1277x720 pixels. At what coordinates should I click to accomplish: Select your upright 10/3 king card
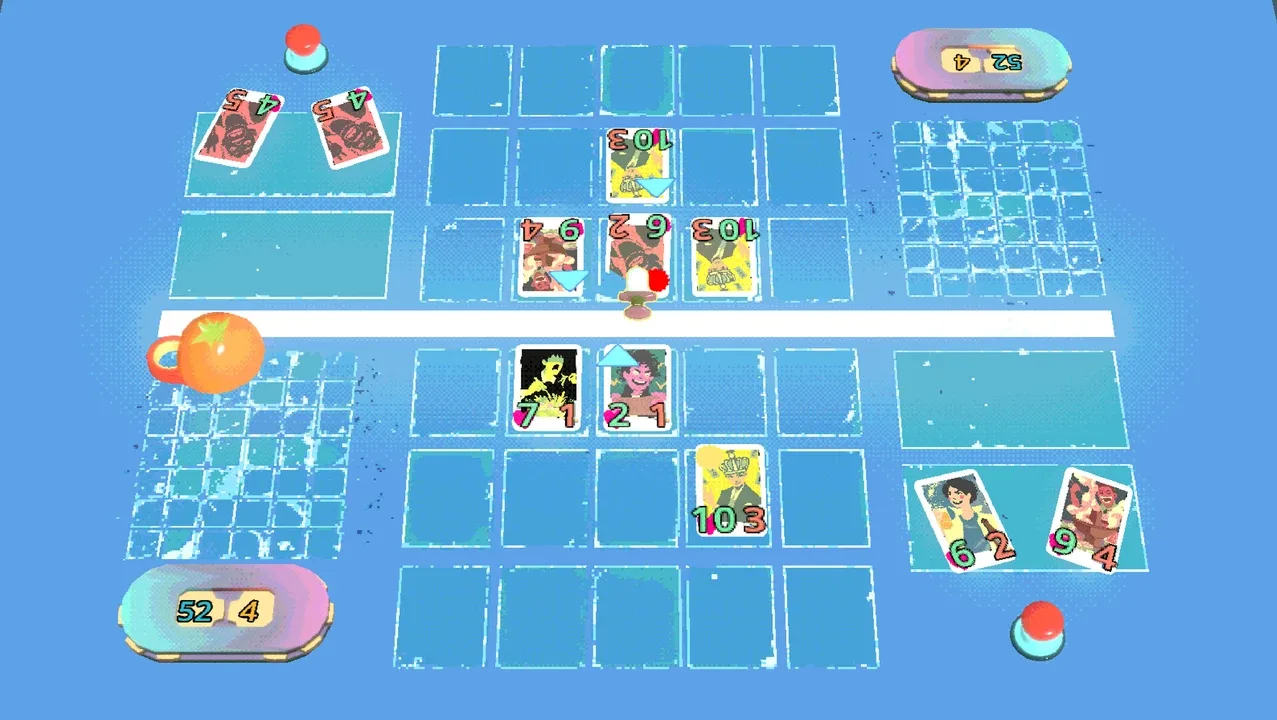(x=730, y=490)
